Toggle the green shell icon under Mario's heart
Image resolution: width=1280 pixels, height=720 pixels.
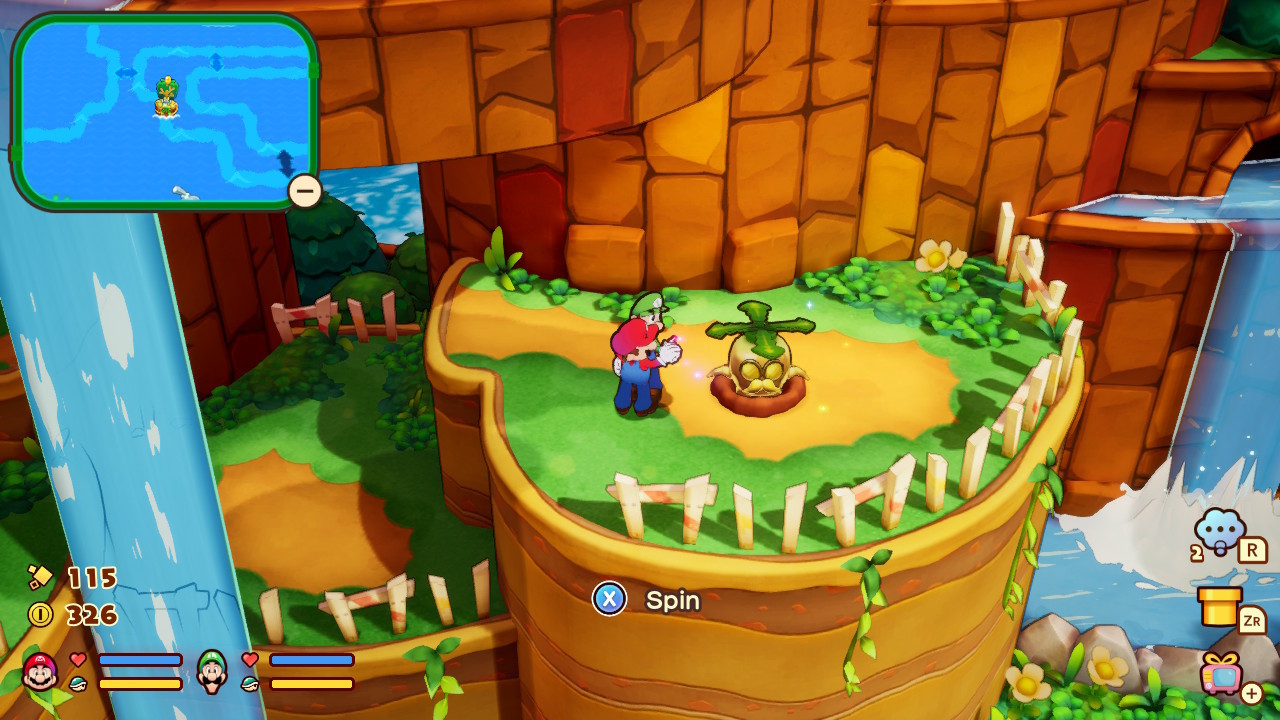click(77, 685)
